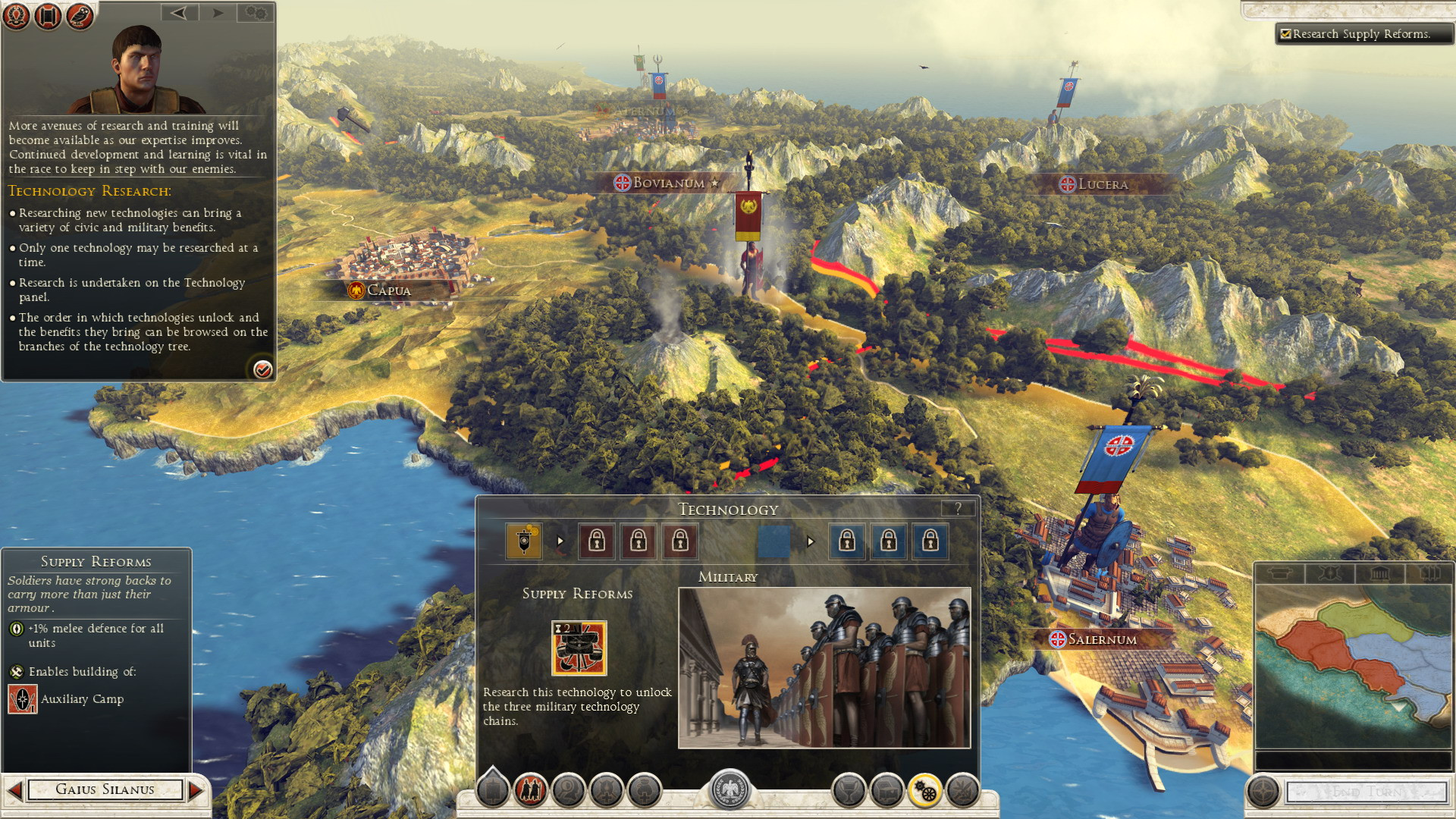Open Technology help with the question mark
The width and height of the screenshot is (1456, 819).
957,509
